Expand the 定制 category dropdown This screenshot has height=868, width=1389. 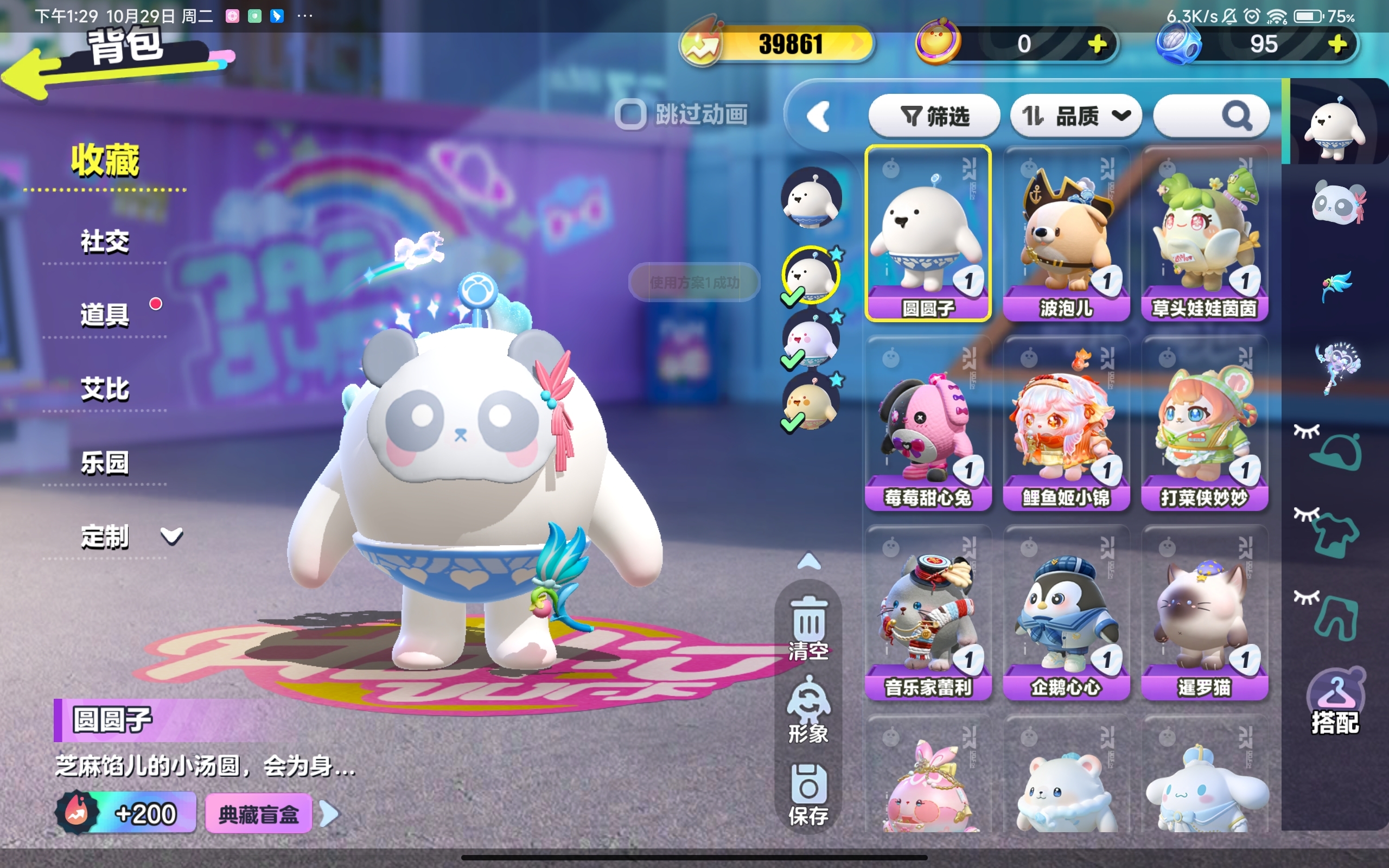pos(171,536)
